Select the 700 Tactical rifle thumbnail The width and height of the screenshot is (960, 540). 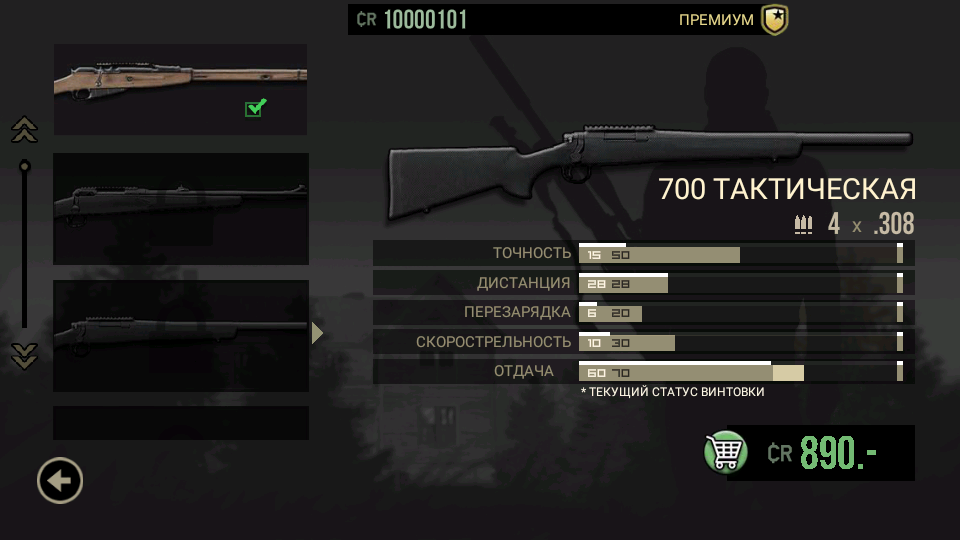point(180,335)
